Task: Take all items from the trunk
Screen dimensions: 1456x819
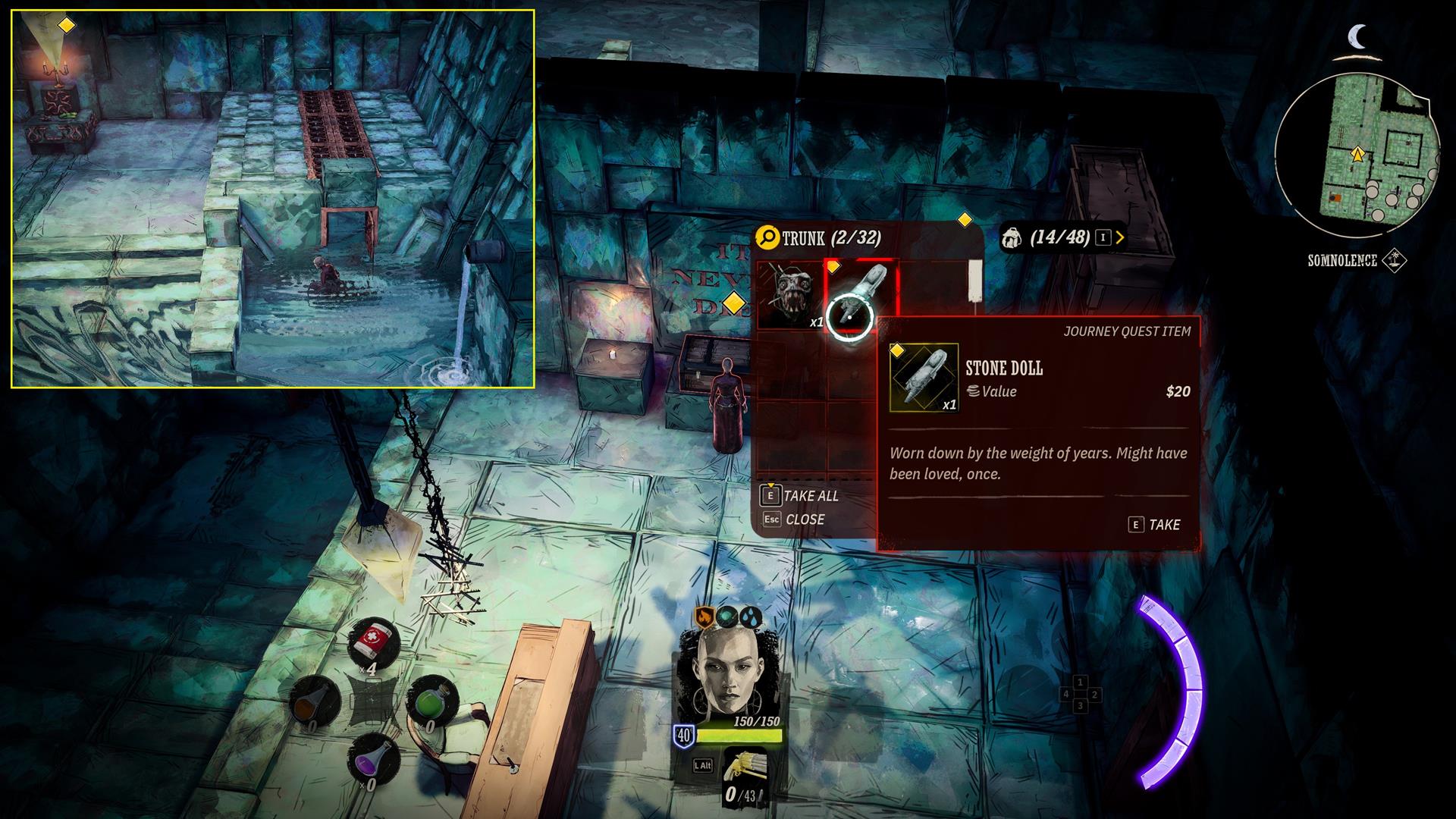Action: (800, 496)
